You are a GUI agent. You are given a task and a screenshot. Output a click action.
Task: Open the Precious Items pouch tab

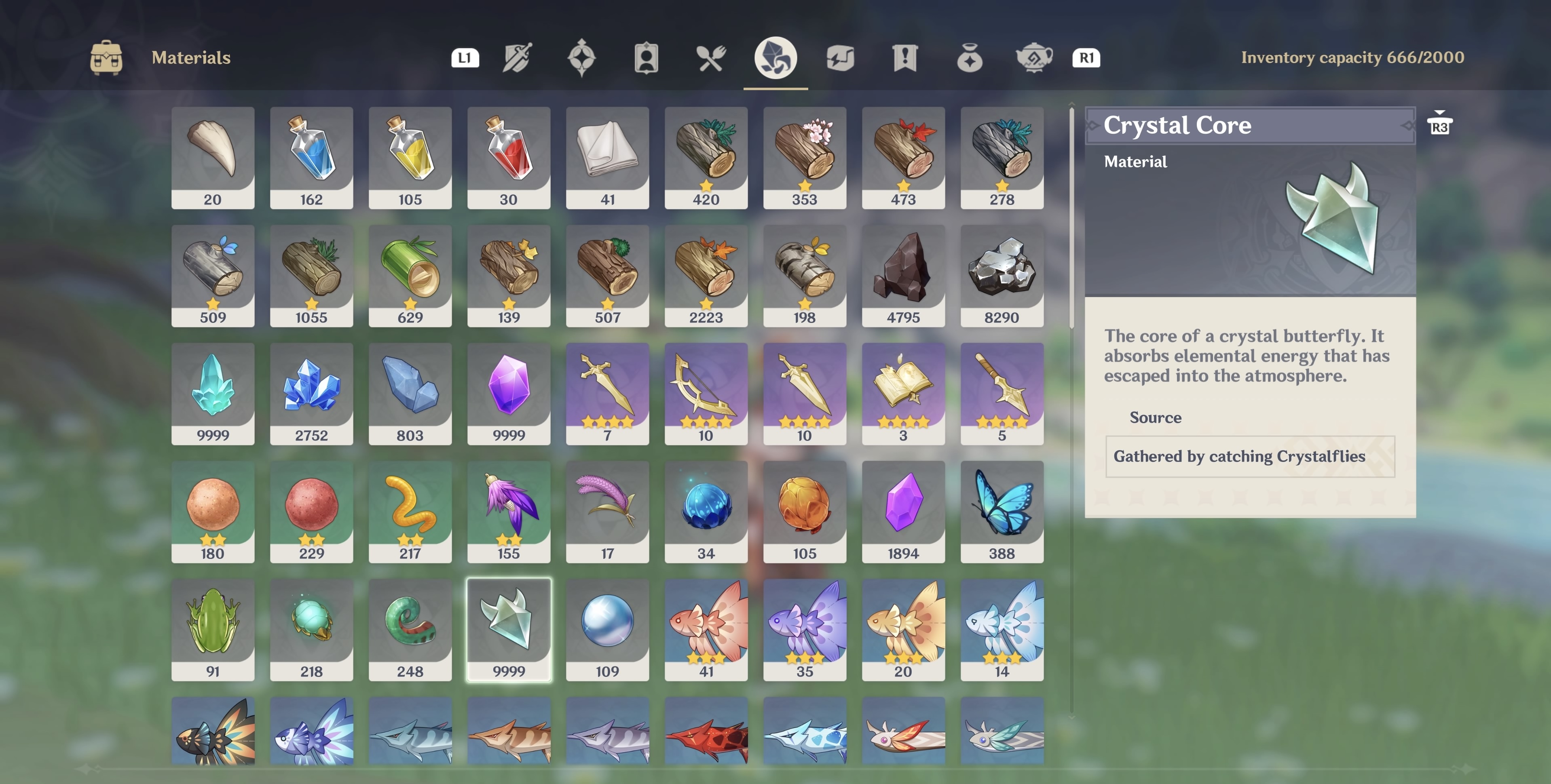(x=970, y=58)
